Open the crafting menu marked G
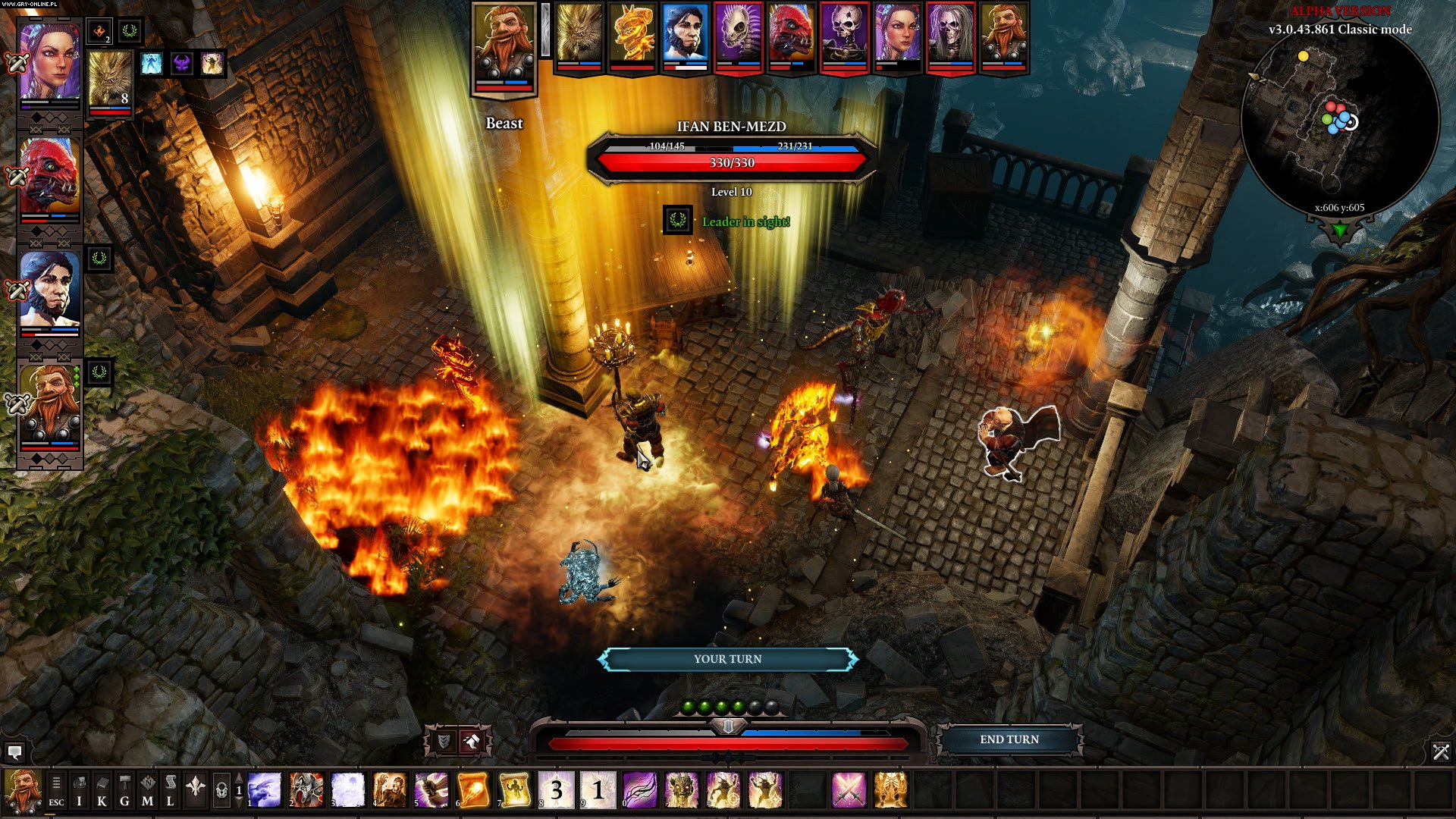 tap(124, 791)
